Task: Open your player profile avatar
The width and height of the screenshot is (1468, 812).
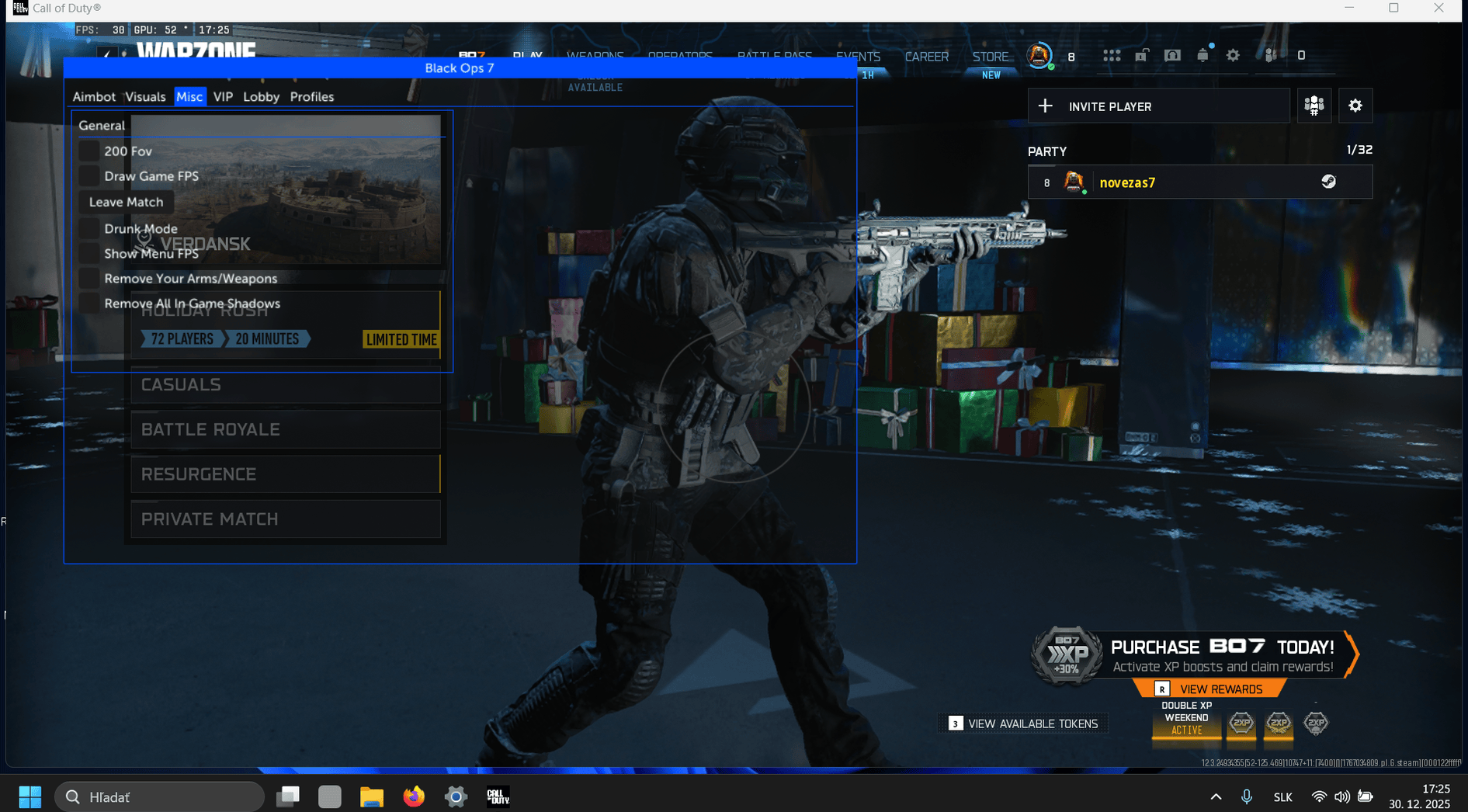Action: click(1040, 55)
